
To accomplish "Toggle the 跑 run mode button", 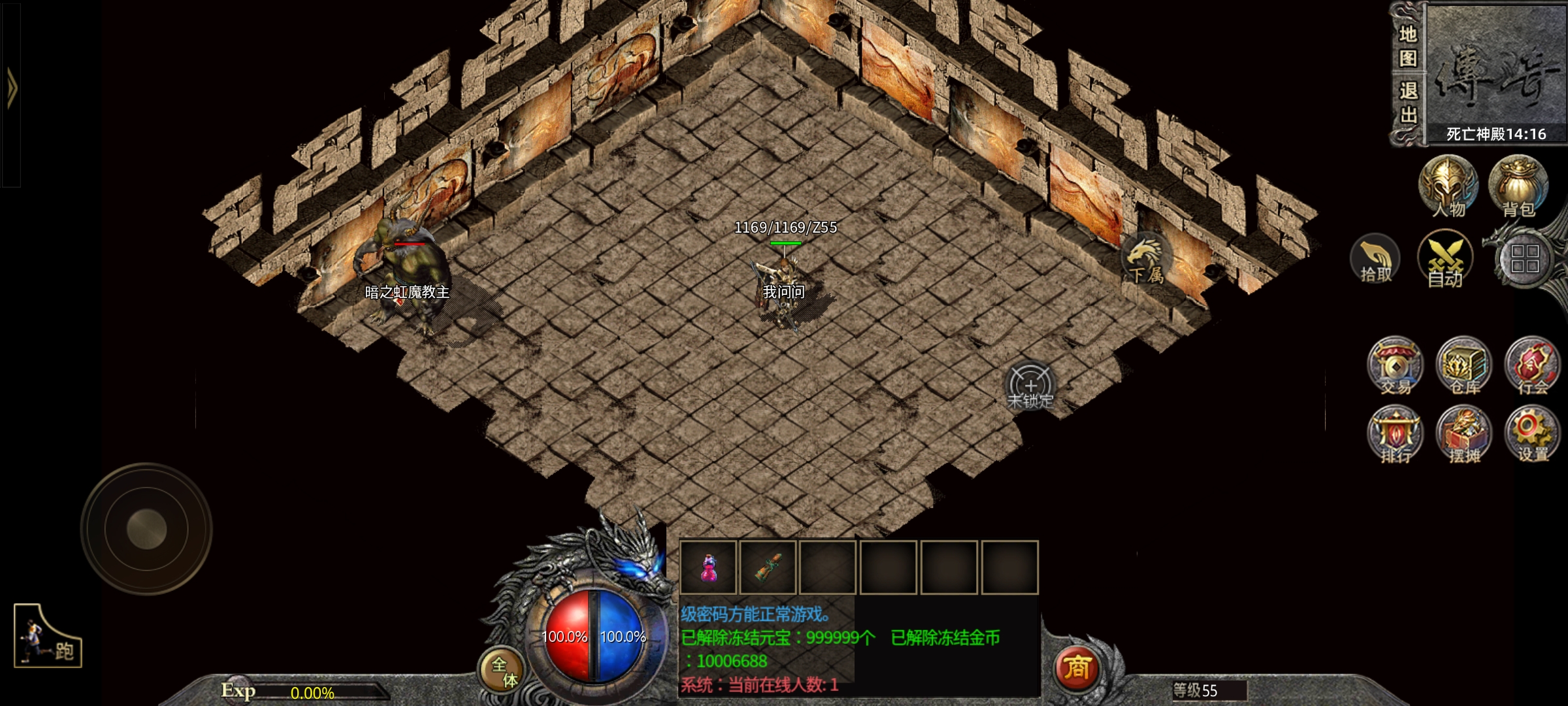I will click(48, 637).
